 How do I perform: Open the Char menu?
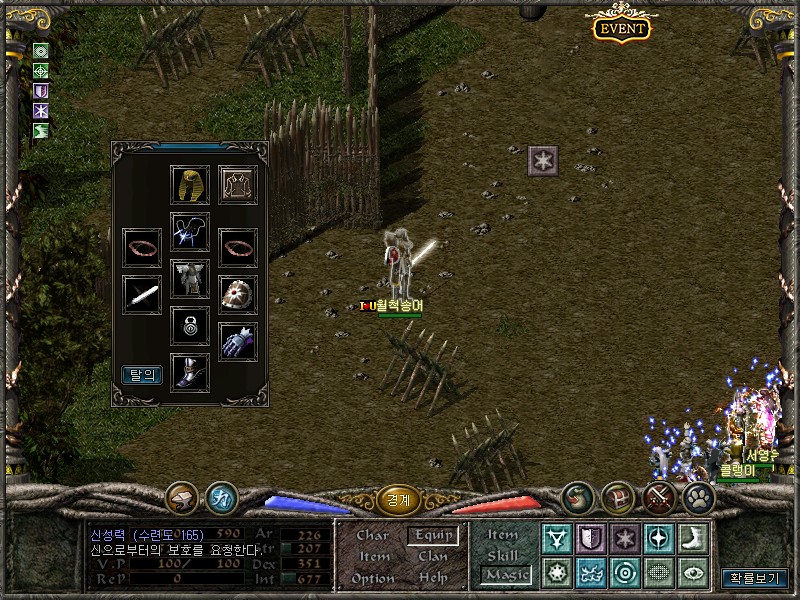click(373, 536)
